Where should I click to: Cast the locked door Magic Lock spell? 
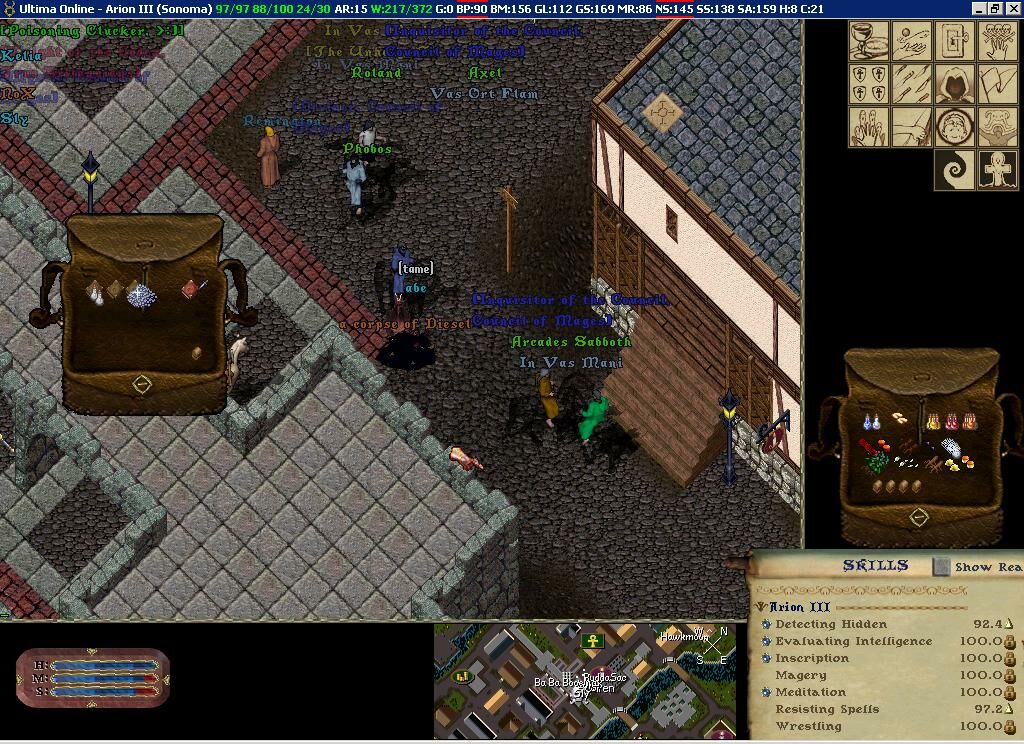click(x=955, y=41)
